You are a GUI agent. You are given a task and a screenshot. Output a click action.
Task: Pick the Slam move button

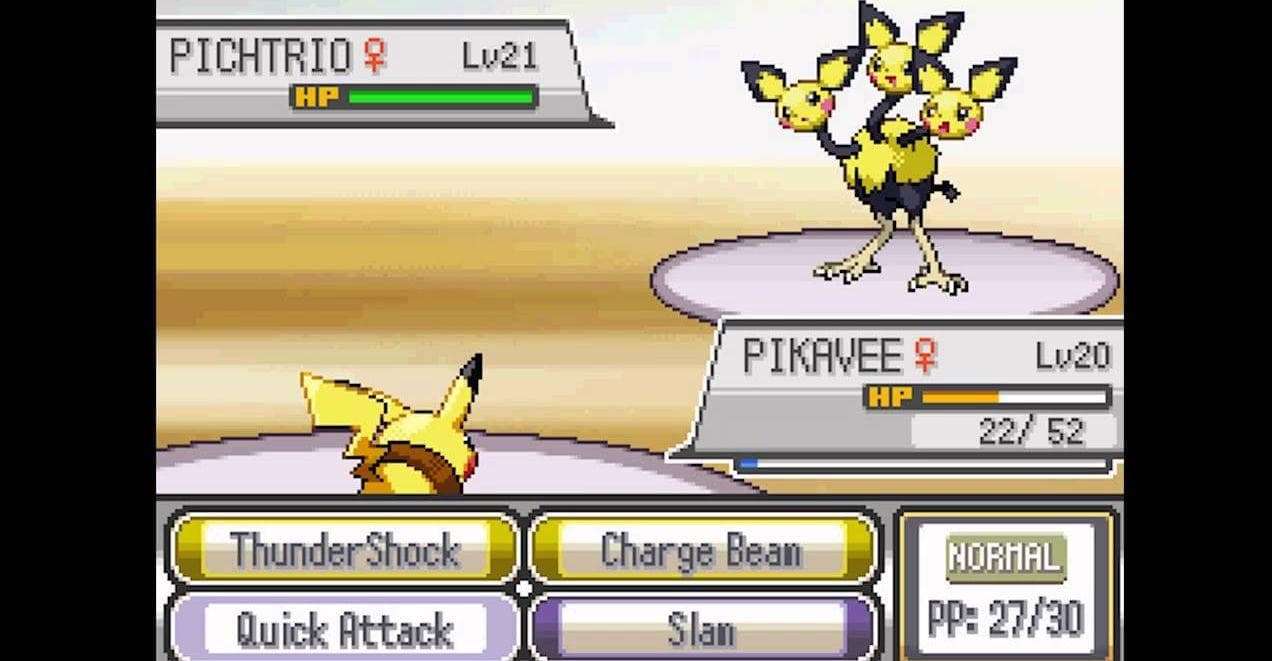(702, 630)
